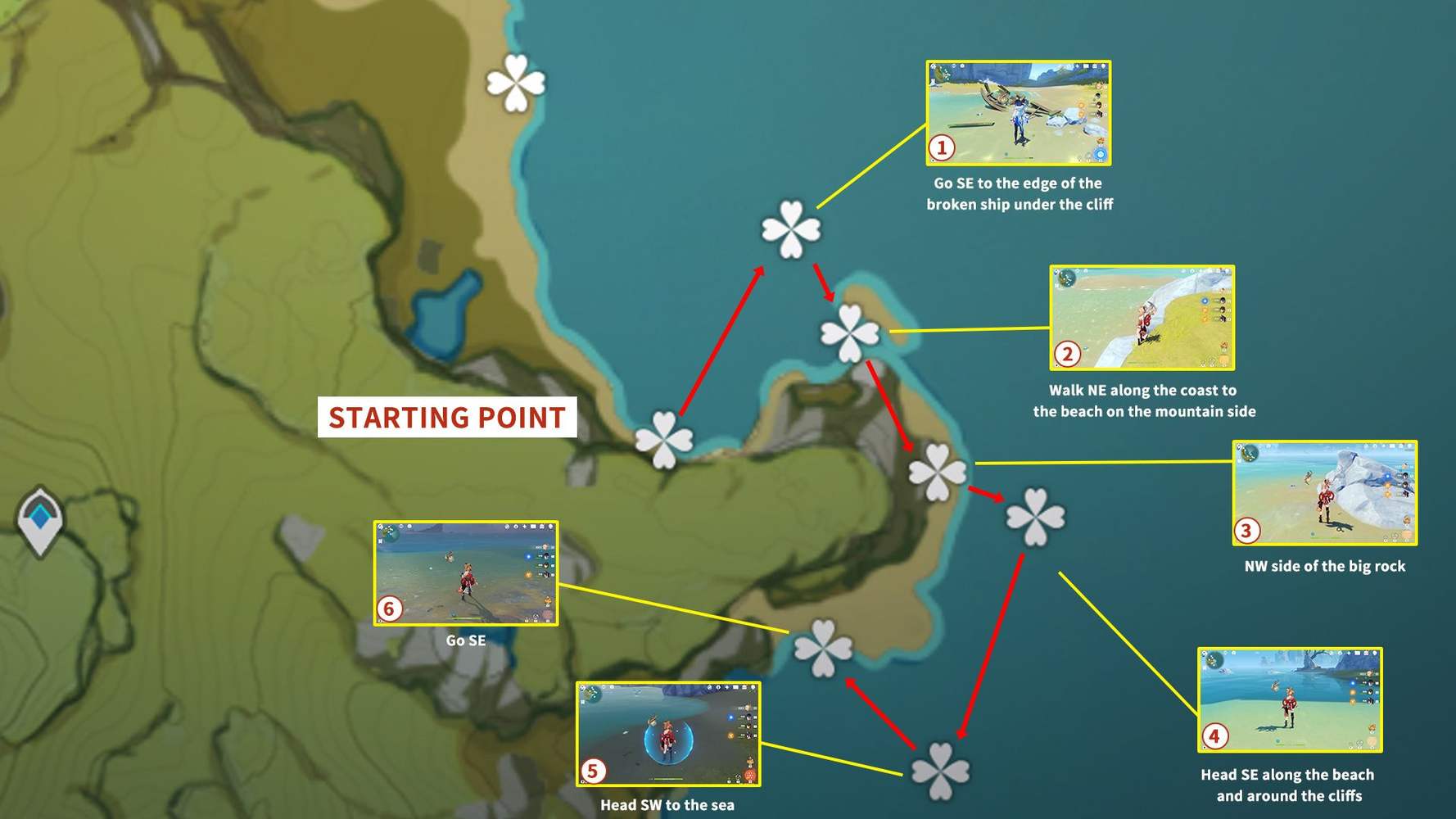The image size is (1456, 819).
Task: Open the screenshot labeled 1 of the broken ship
Action: 1018,115
